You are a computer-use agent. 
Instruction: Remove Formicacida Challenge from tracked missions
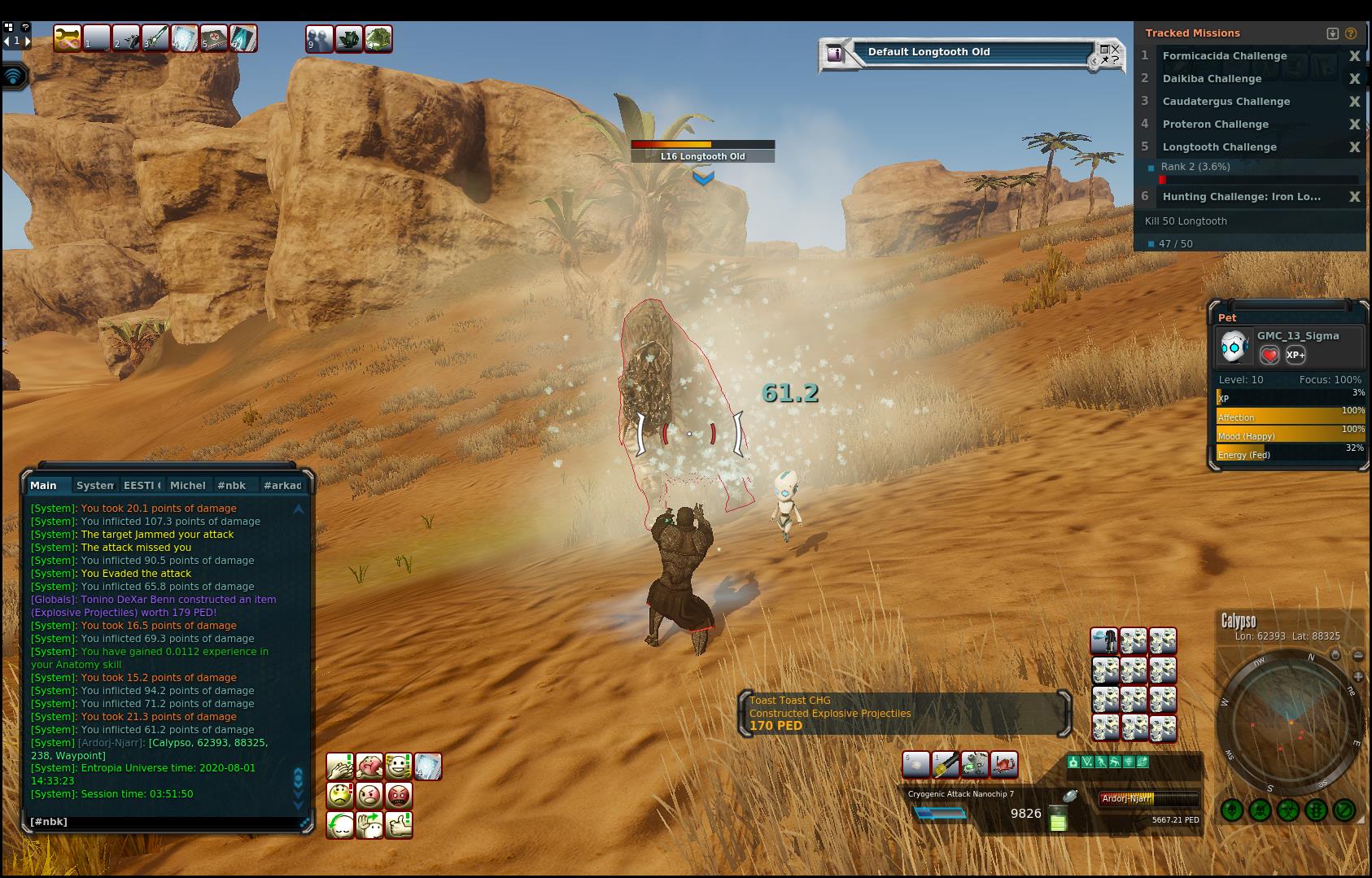coord(1354,56)
